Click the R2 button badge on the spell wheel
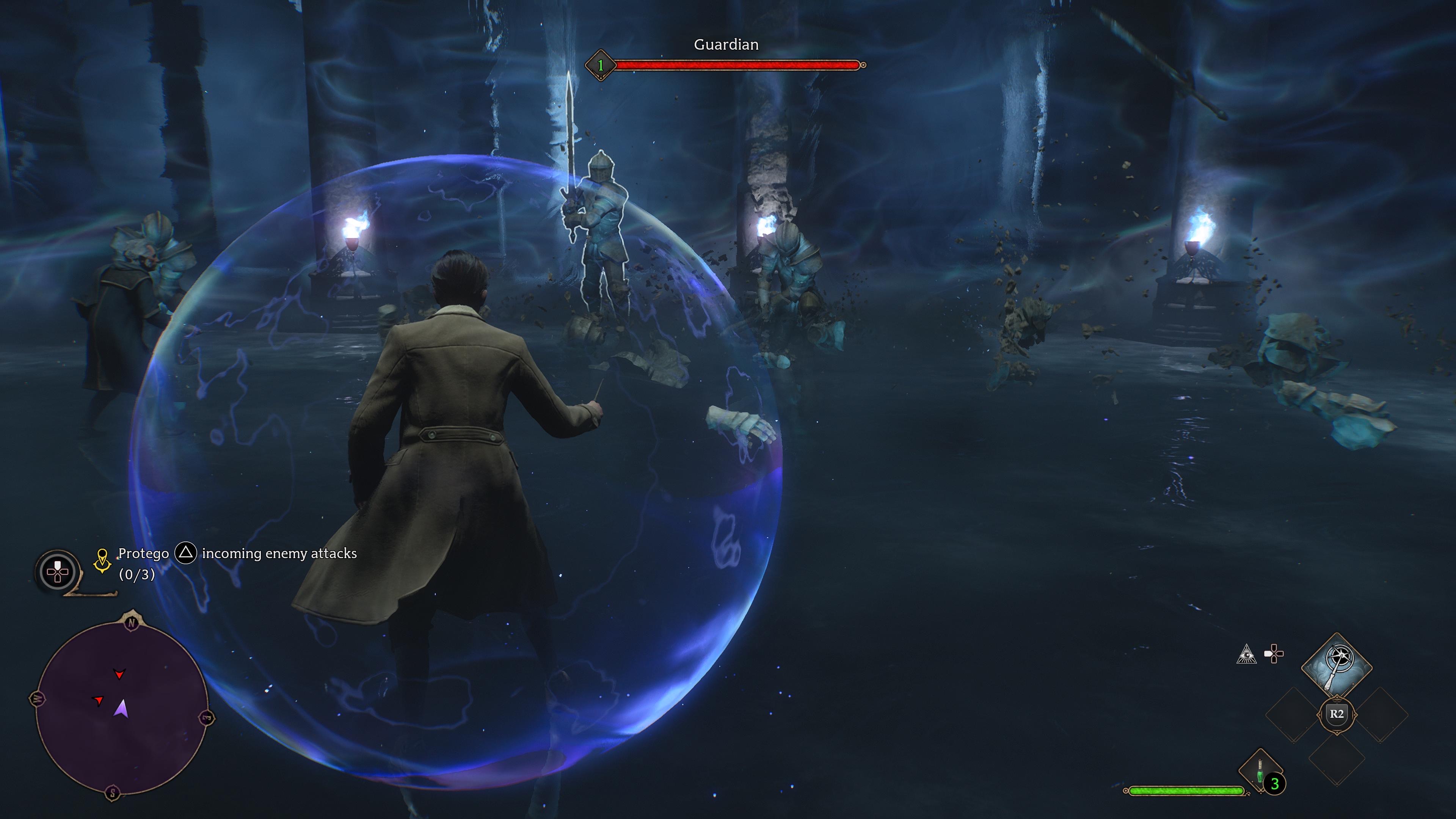 click(x=1337, y=714)
